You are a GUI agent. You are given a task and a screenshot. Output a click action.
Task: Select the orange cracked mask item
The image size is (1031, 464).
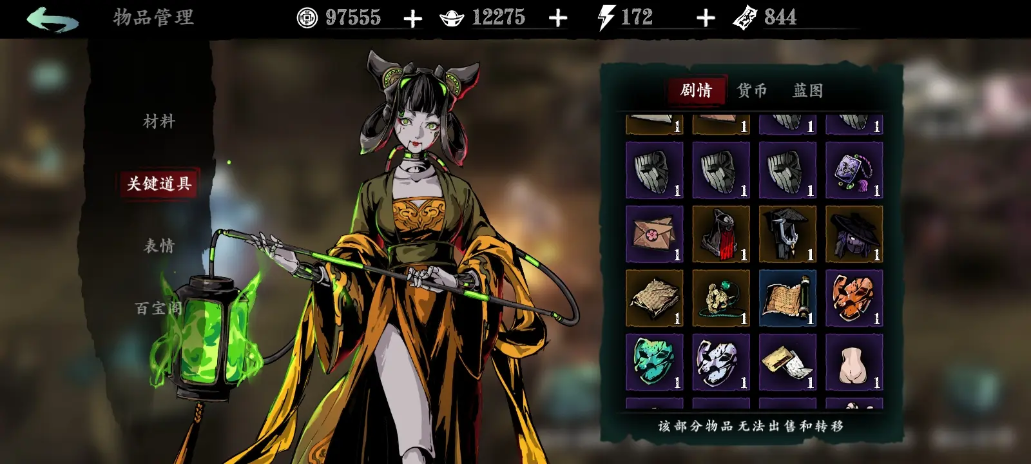tap(853, 298)
